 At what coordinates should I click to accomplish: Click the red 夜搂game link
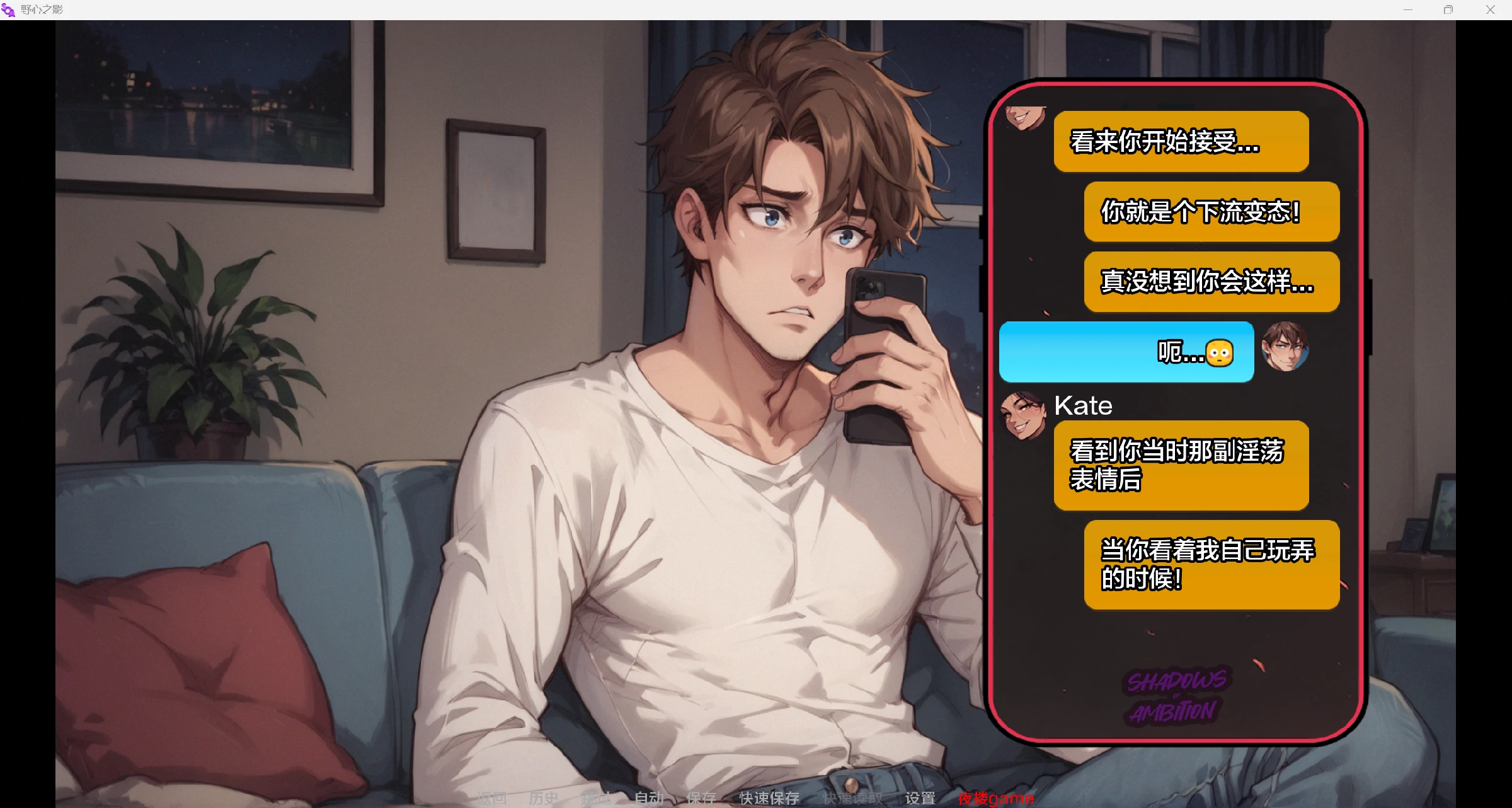coord(995,798)
